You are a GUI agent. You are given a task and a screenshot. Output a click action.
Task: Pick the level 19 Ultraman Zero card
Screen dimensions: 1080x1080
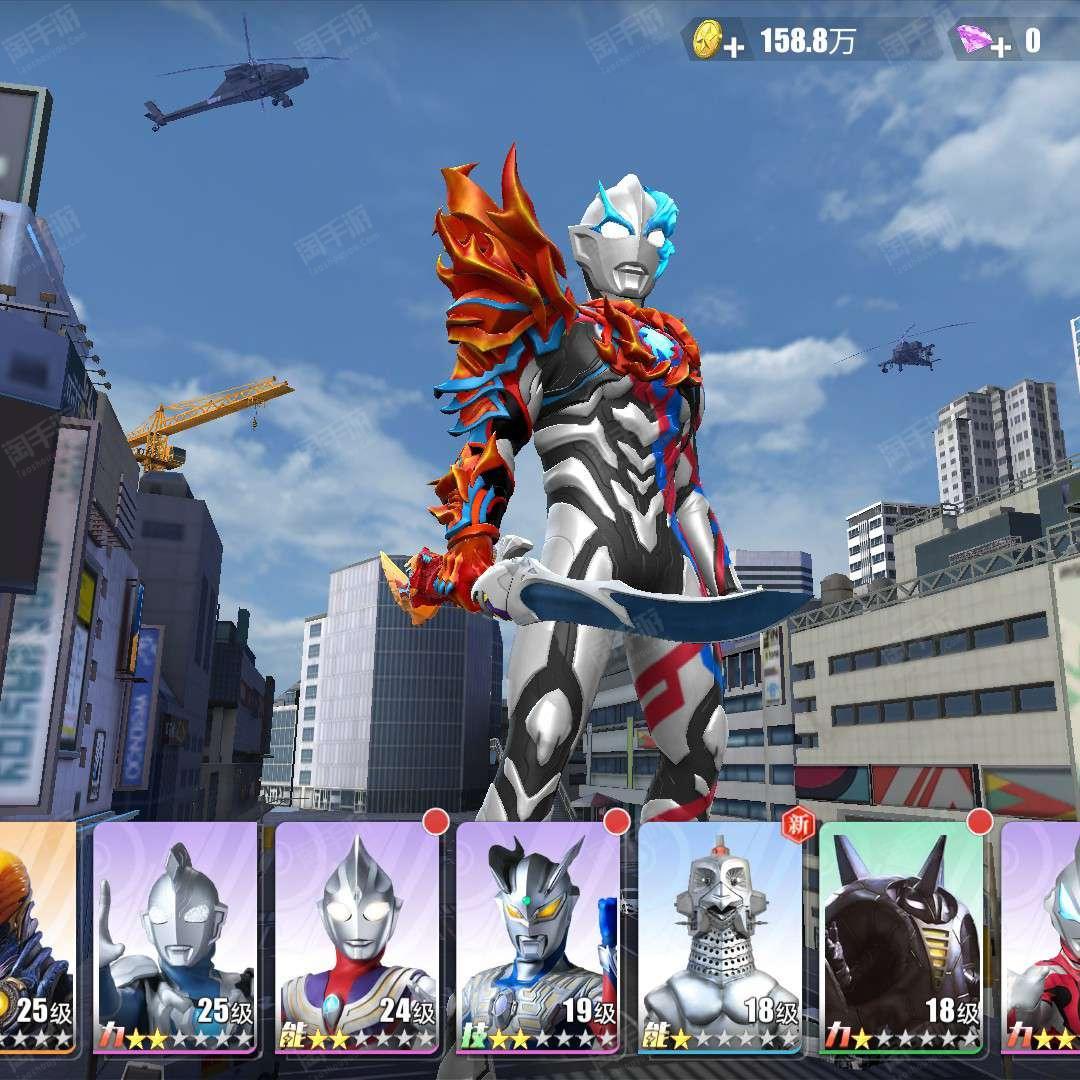539,937
